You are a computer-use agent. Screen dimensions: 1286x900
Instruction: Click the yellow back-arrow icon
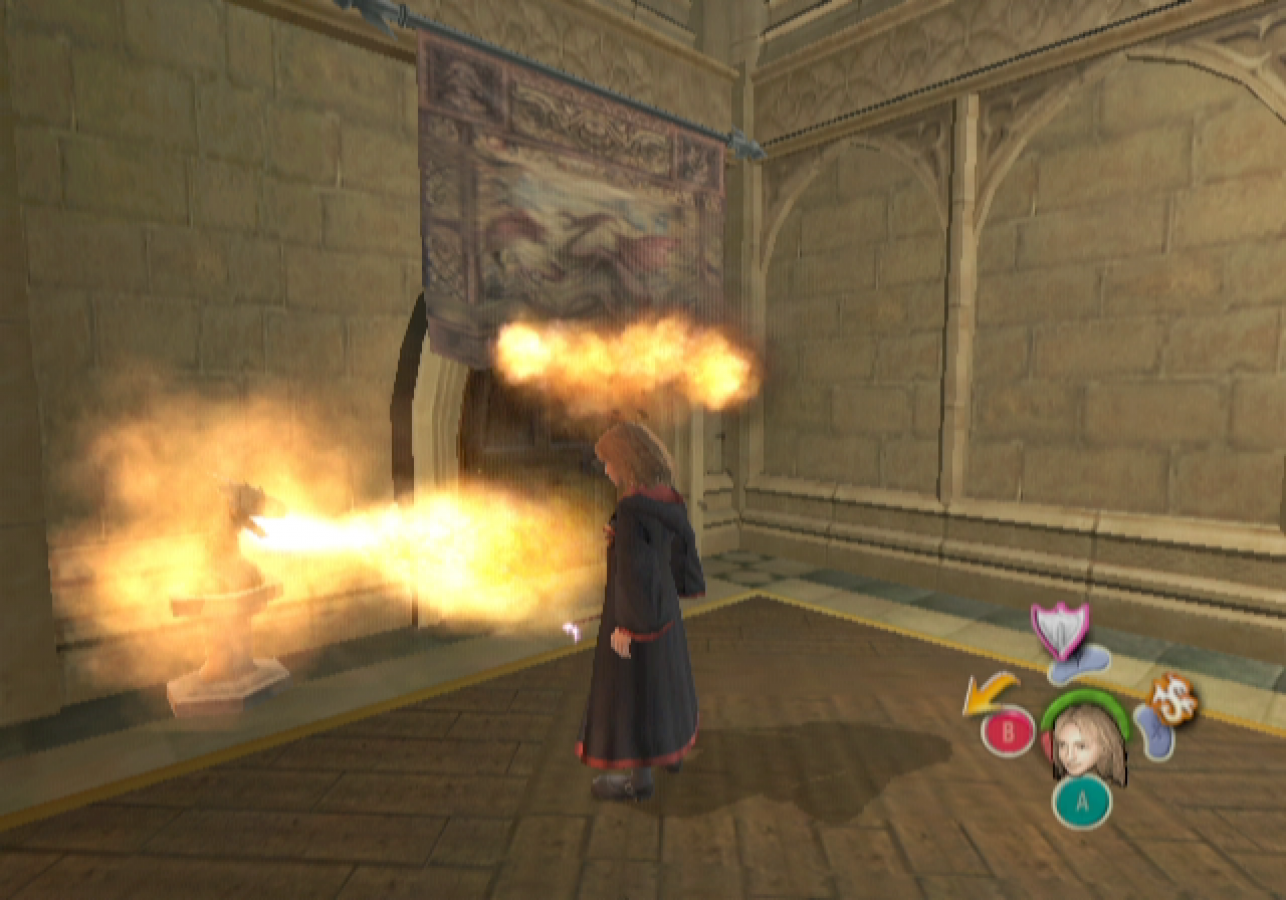point(985,692)
